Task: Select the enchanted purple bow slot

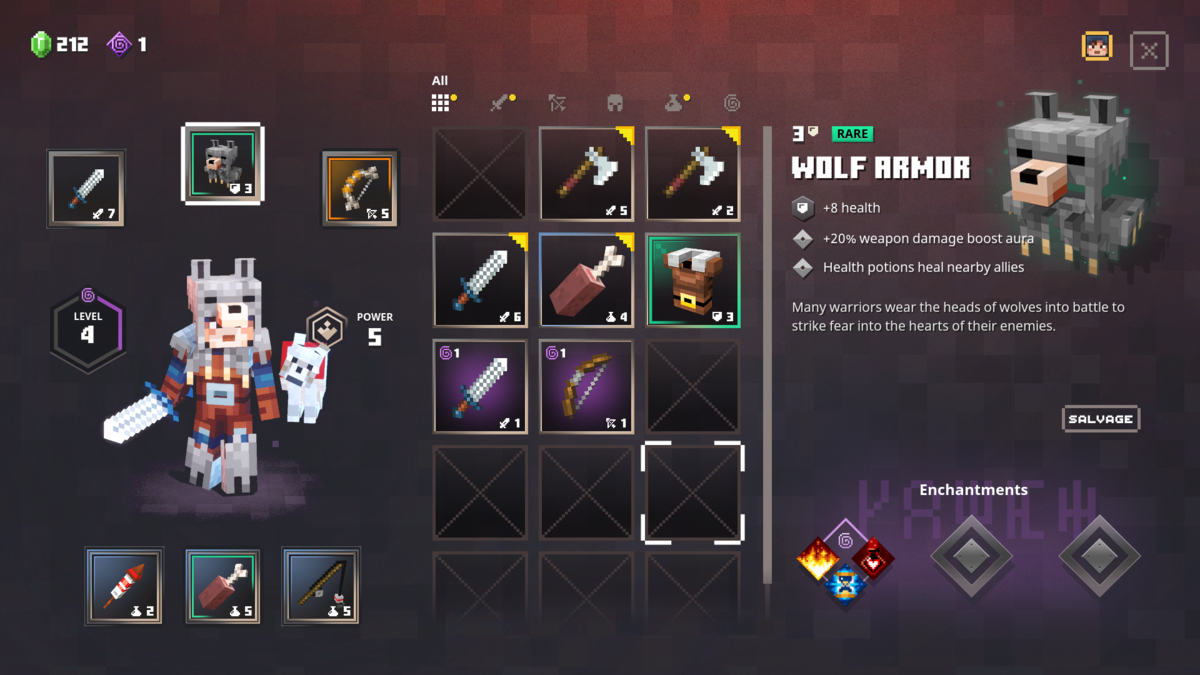Action: [586, 387]
